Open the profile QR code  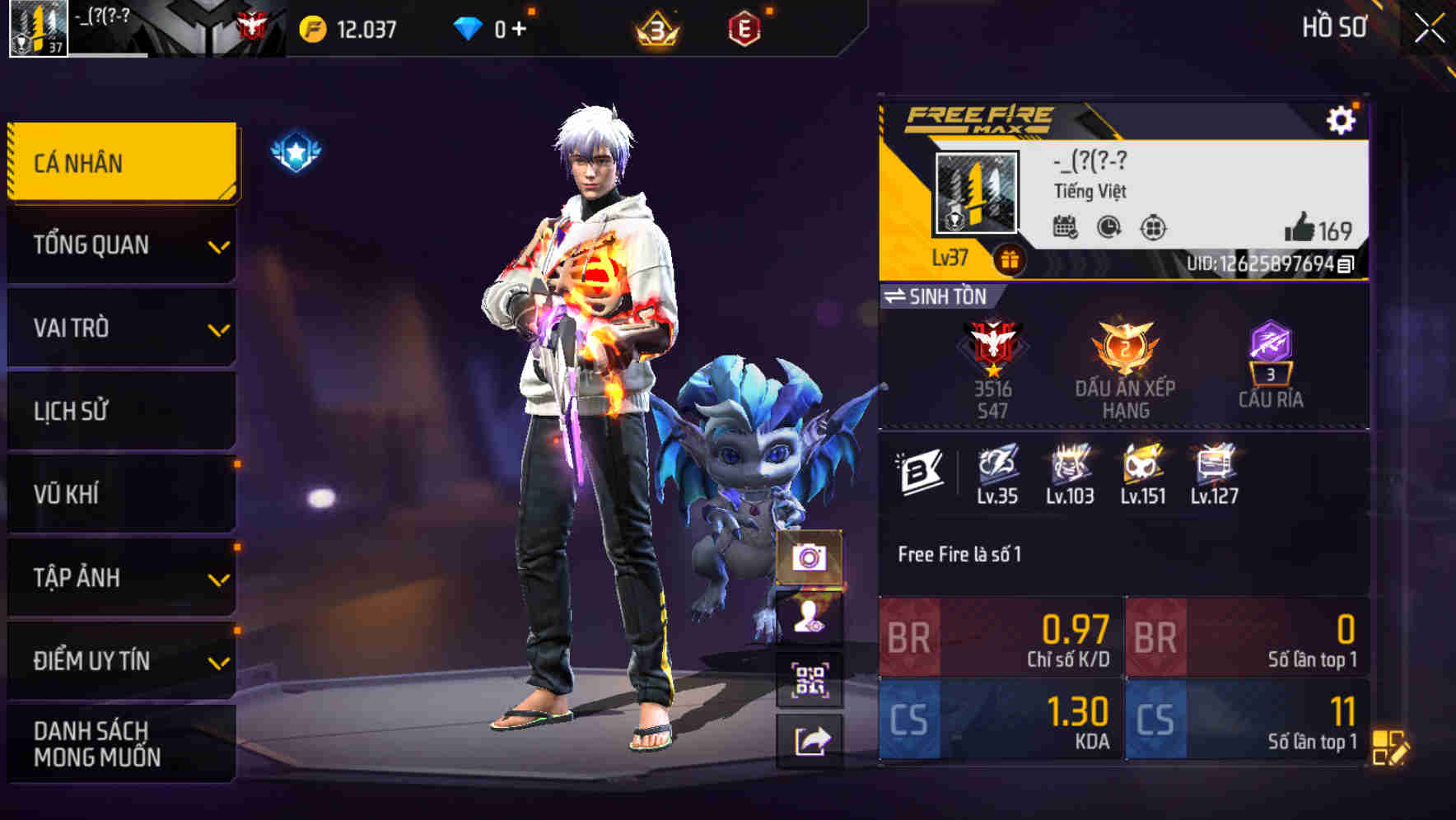(x=811, y=679)
